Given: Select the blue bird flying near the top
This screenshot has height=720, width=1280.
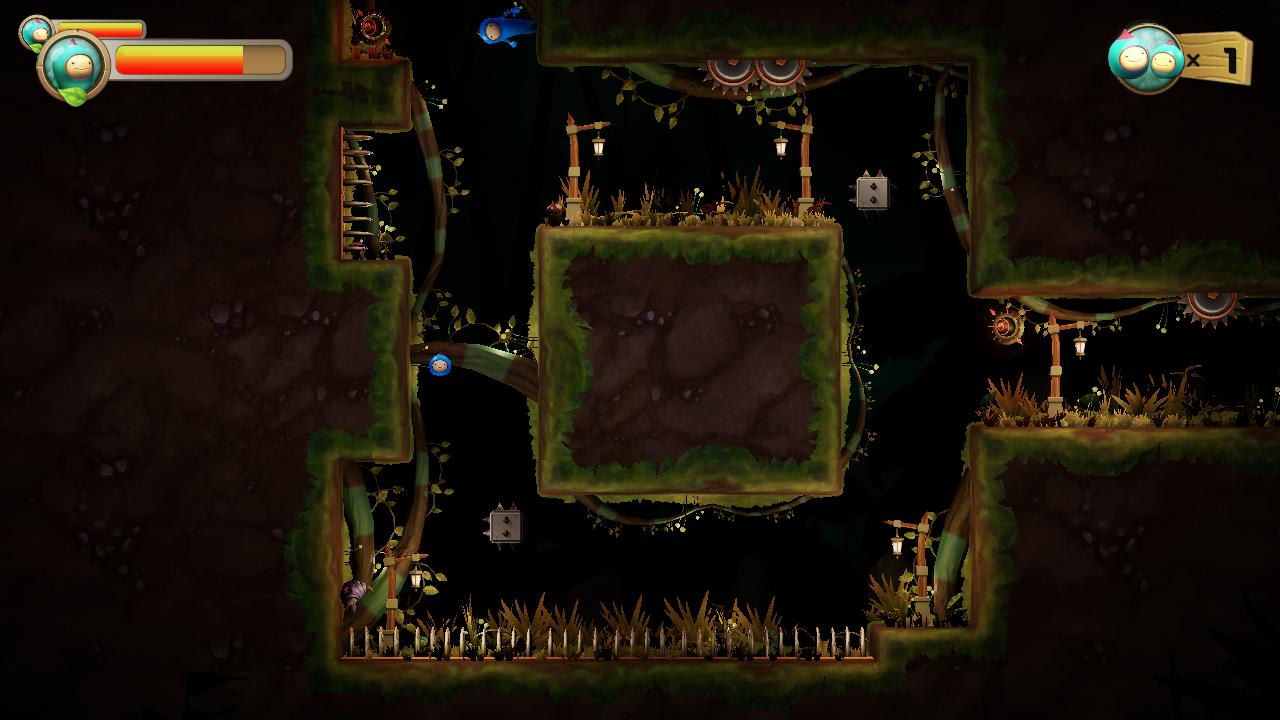Looking at the screenshot, I should point(500,32).
